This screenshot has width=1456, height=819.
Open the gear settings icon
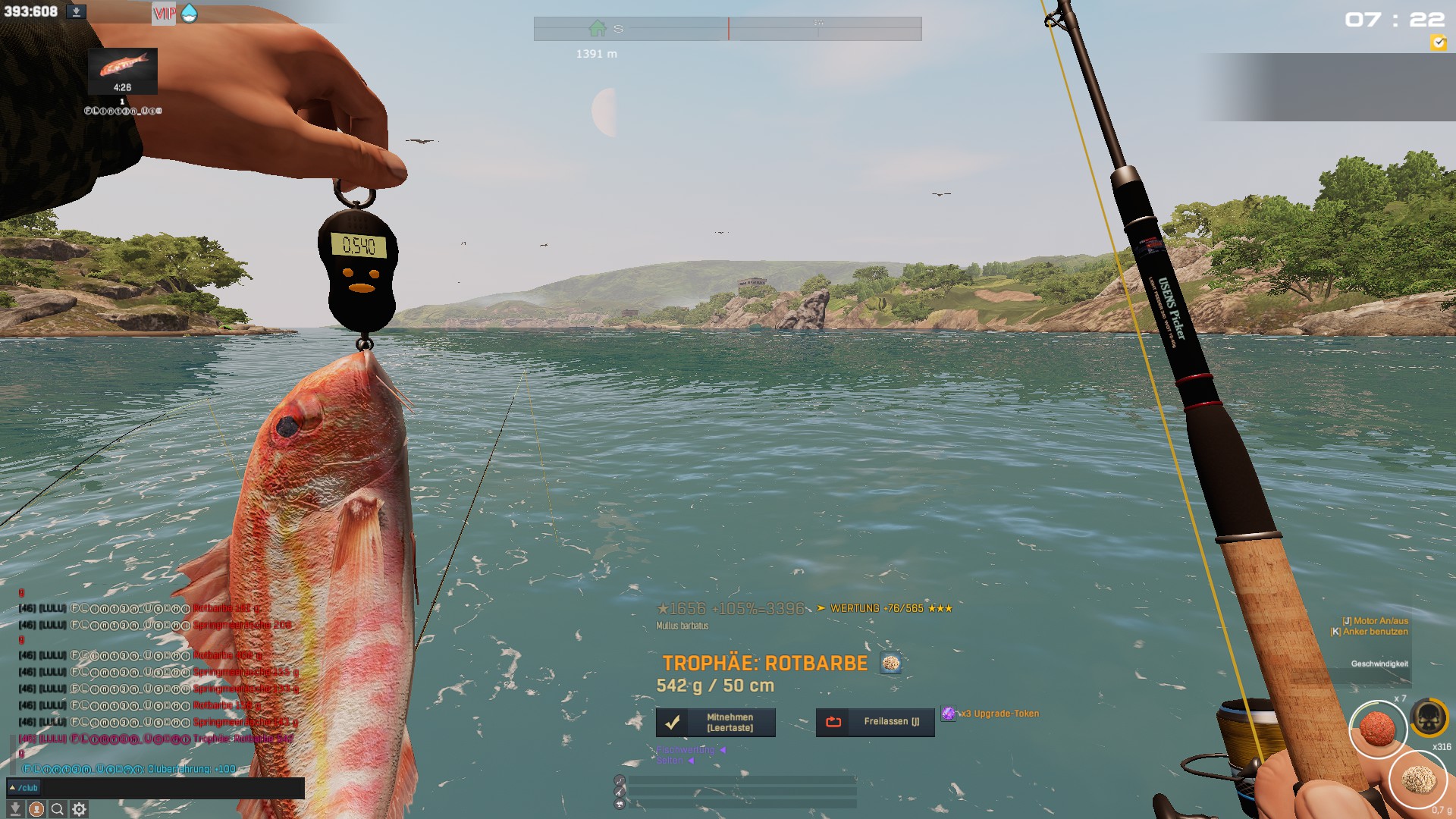point(79,809)
